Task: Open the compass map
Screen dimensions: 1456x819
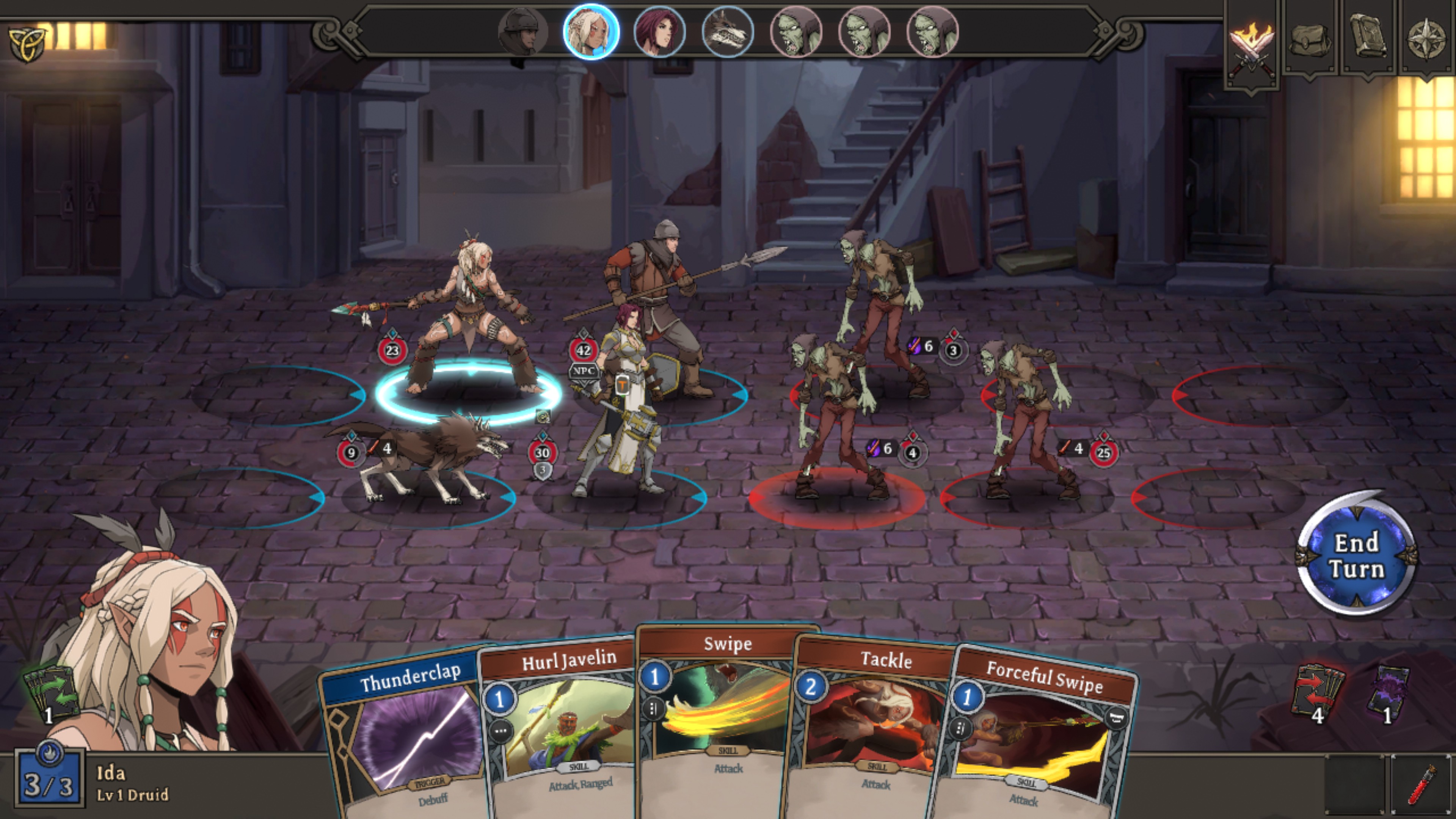Action: tap(1426, 38)
